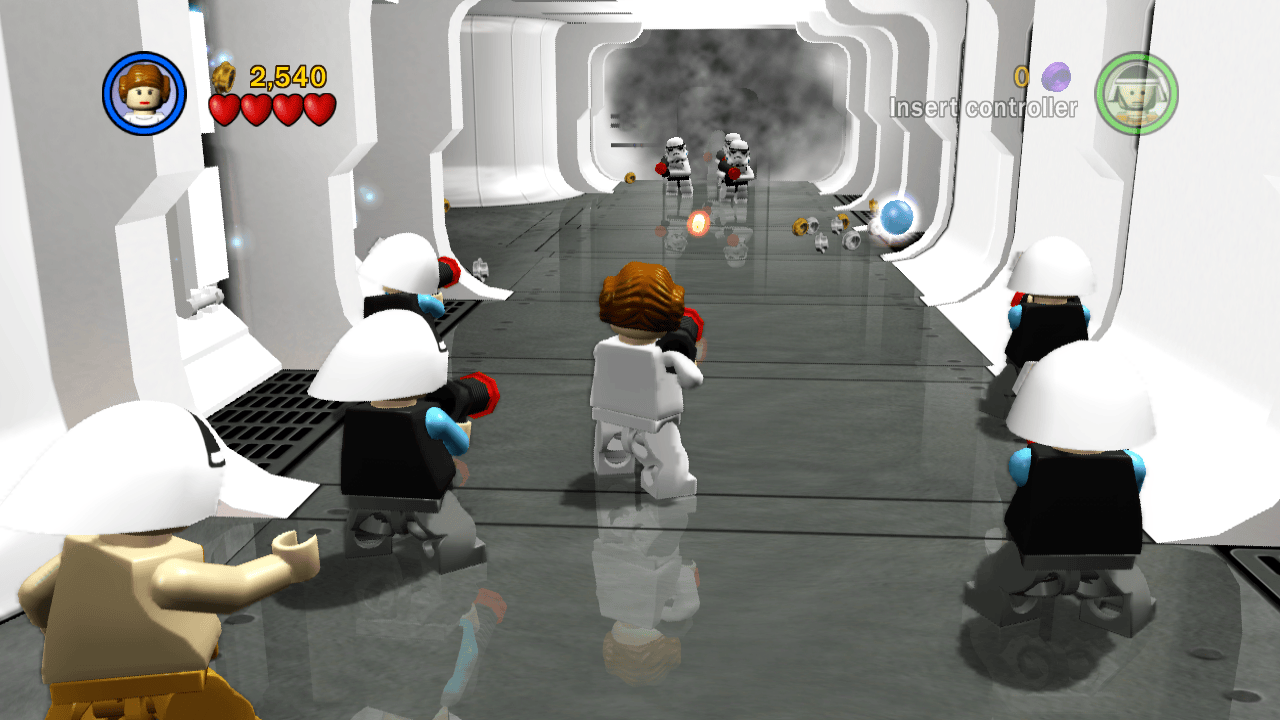1280x720 pixels.
Task: Select Princess Leia player one portrait
Action: click(144, 93)
